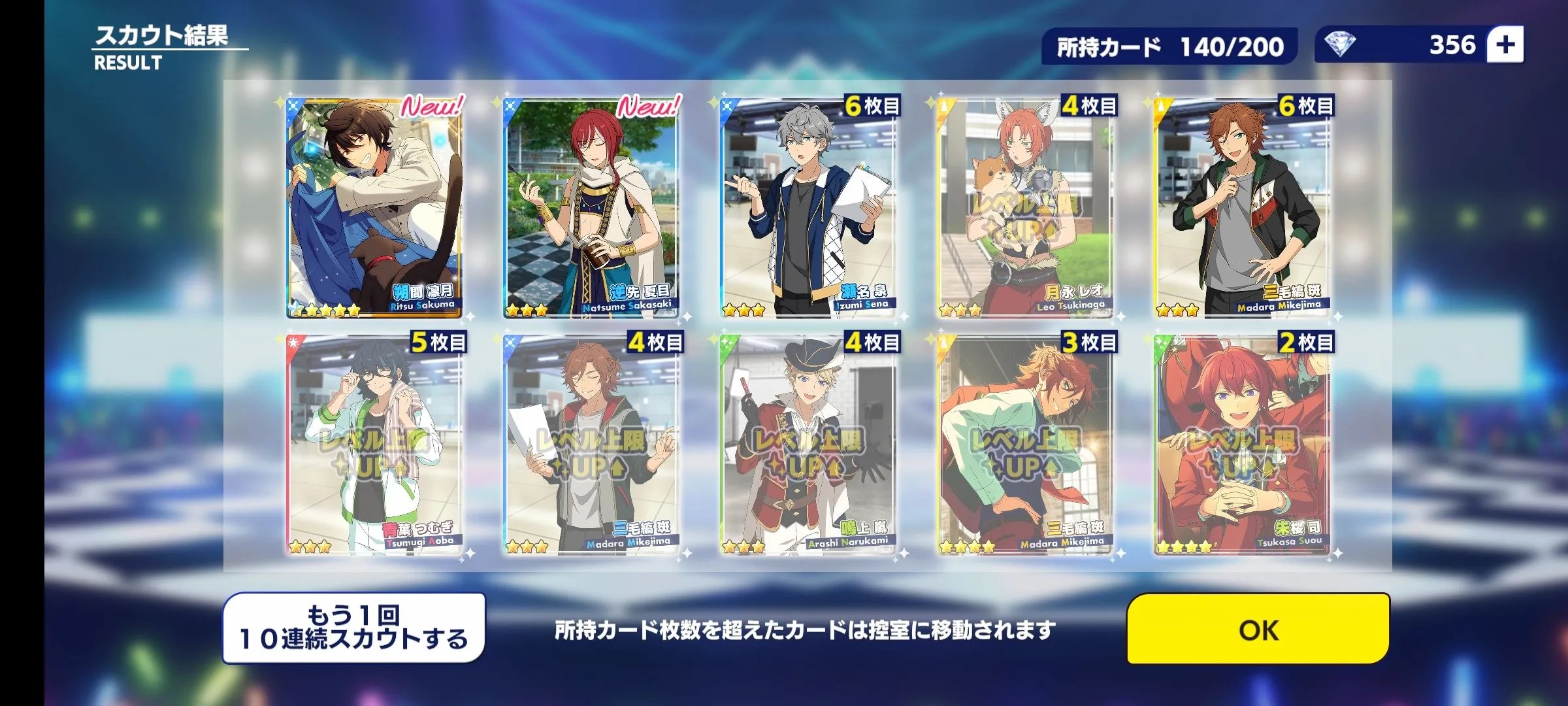Confirm results with the yellow OK button
The height and width of the screenshot is (706, 1568).
pos(1258,629)
